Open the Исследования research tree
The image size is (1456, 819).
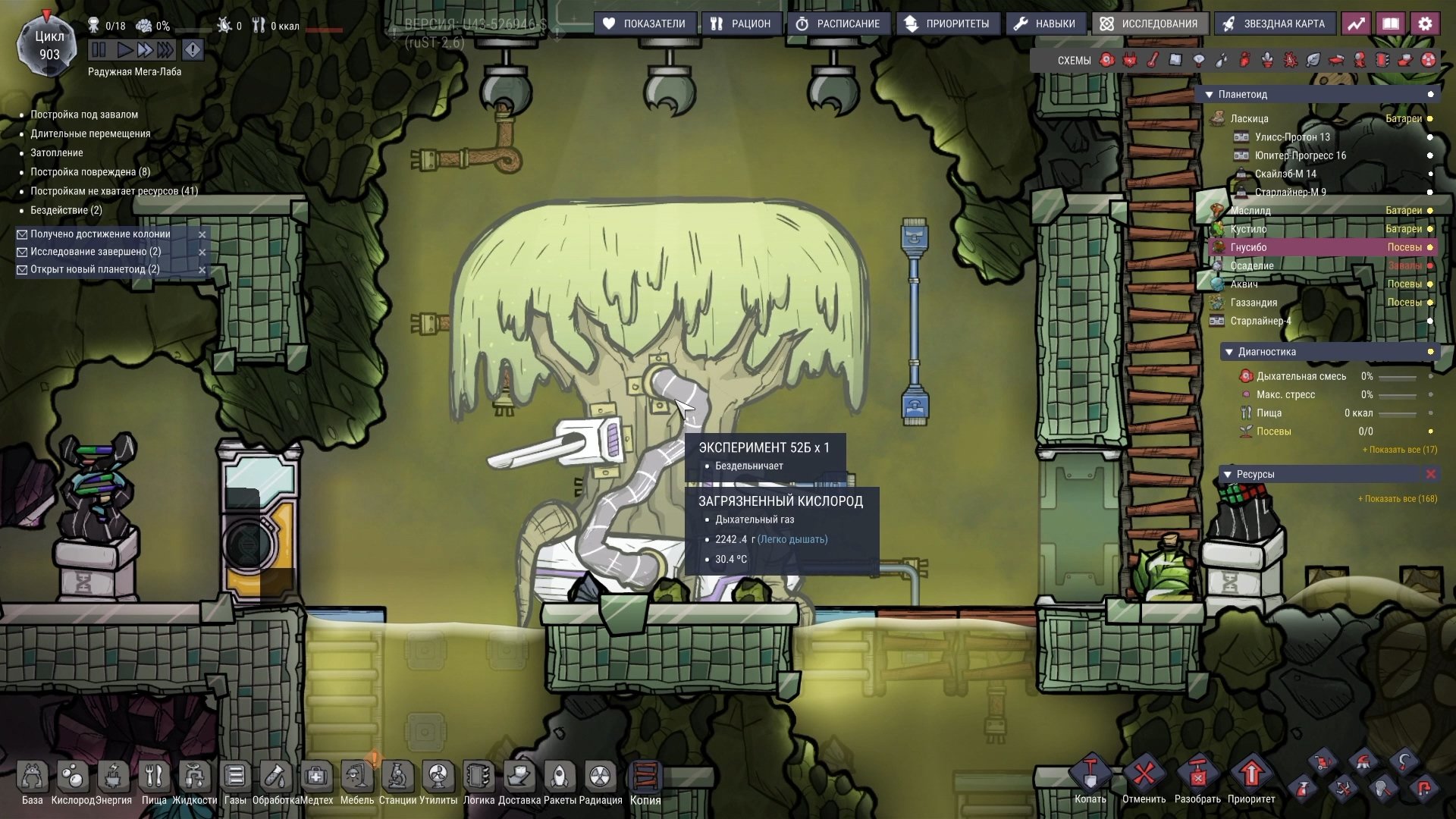[1149, 24]
